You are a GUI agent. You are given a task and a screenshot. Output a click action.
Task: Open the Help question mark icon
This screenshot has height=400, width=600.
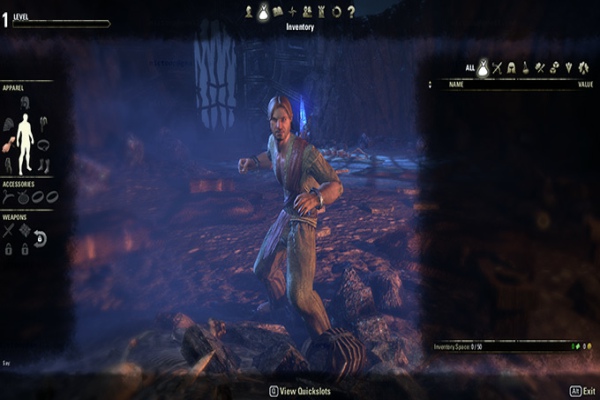pos(351,11)
